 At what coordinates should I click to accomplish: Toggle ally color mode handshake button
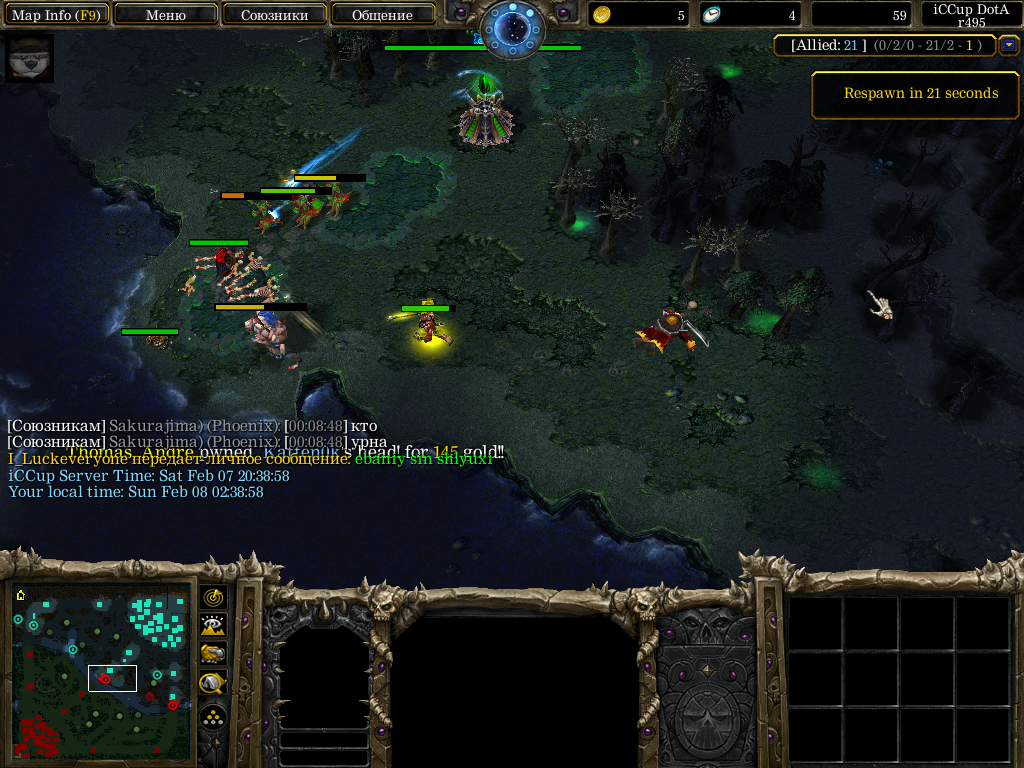coord(213,654)
